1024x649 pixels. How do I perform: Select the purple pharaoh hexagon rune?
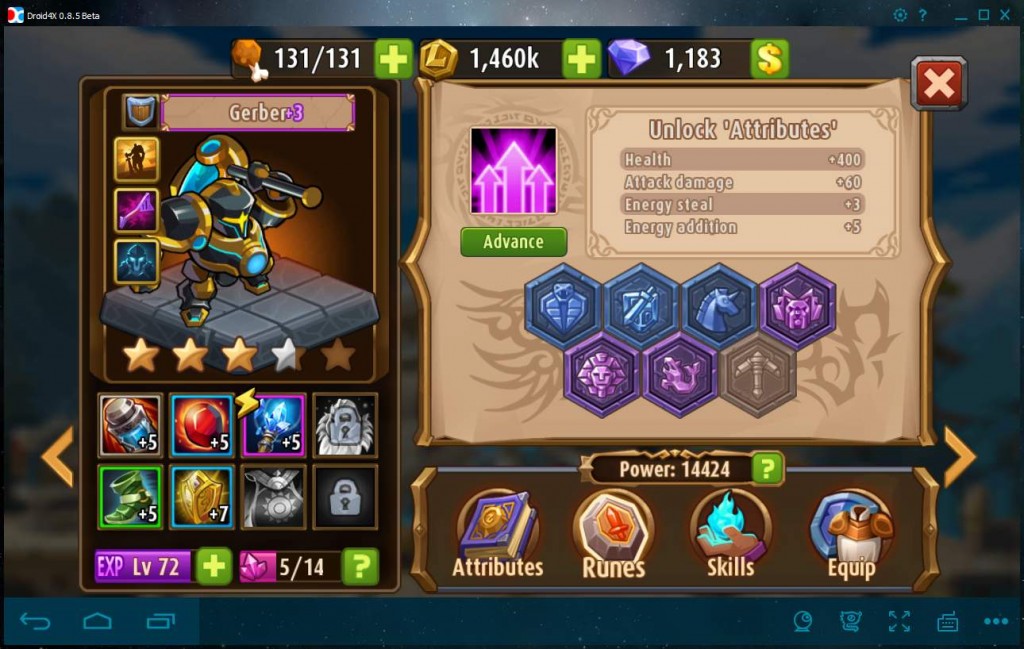coord(602,374)
